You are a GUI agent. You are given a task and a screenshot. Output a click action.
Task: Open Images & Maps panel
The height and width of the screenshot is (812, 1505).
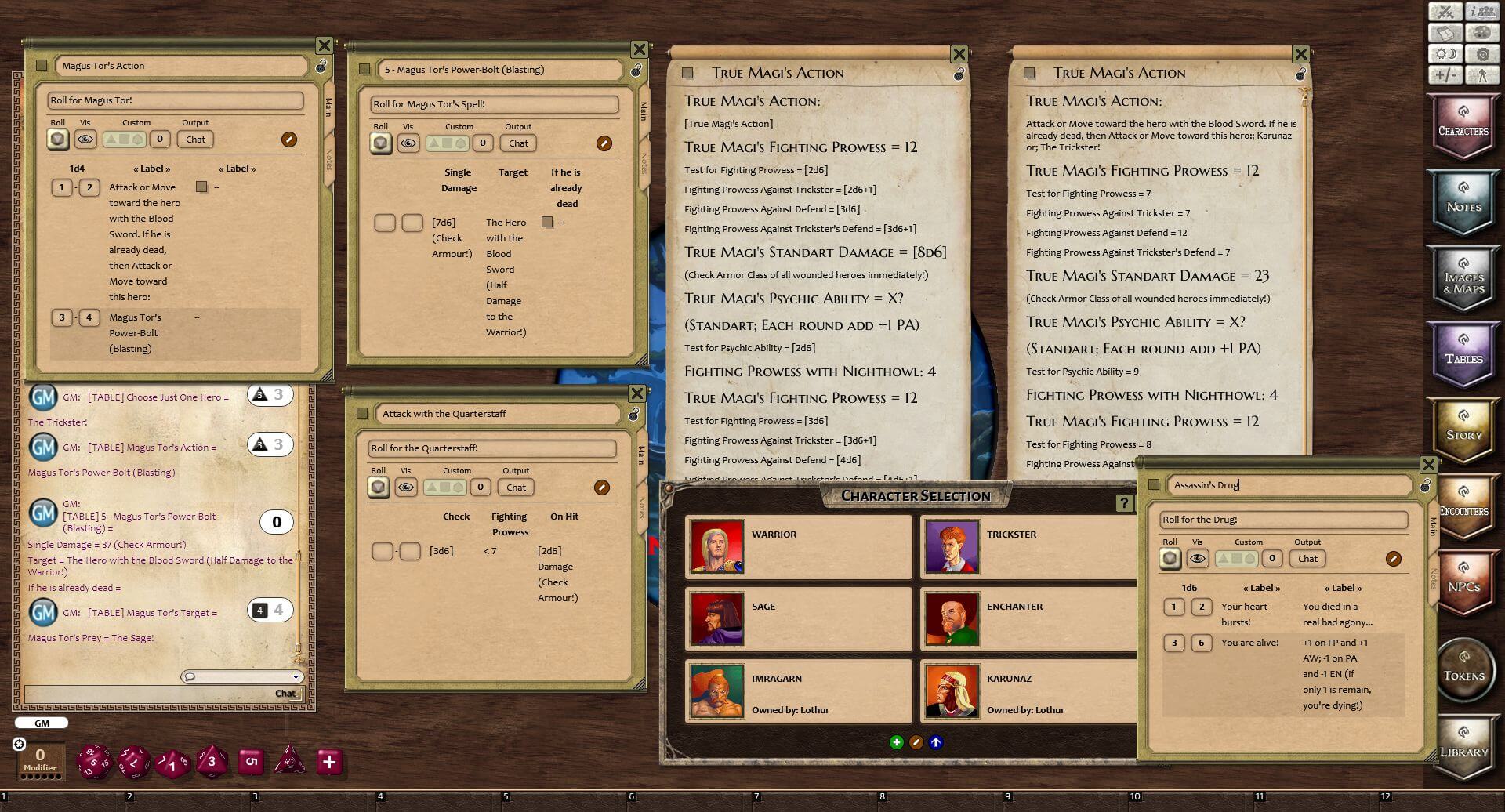tap(1463, 279)
